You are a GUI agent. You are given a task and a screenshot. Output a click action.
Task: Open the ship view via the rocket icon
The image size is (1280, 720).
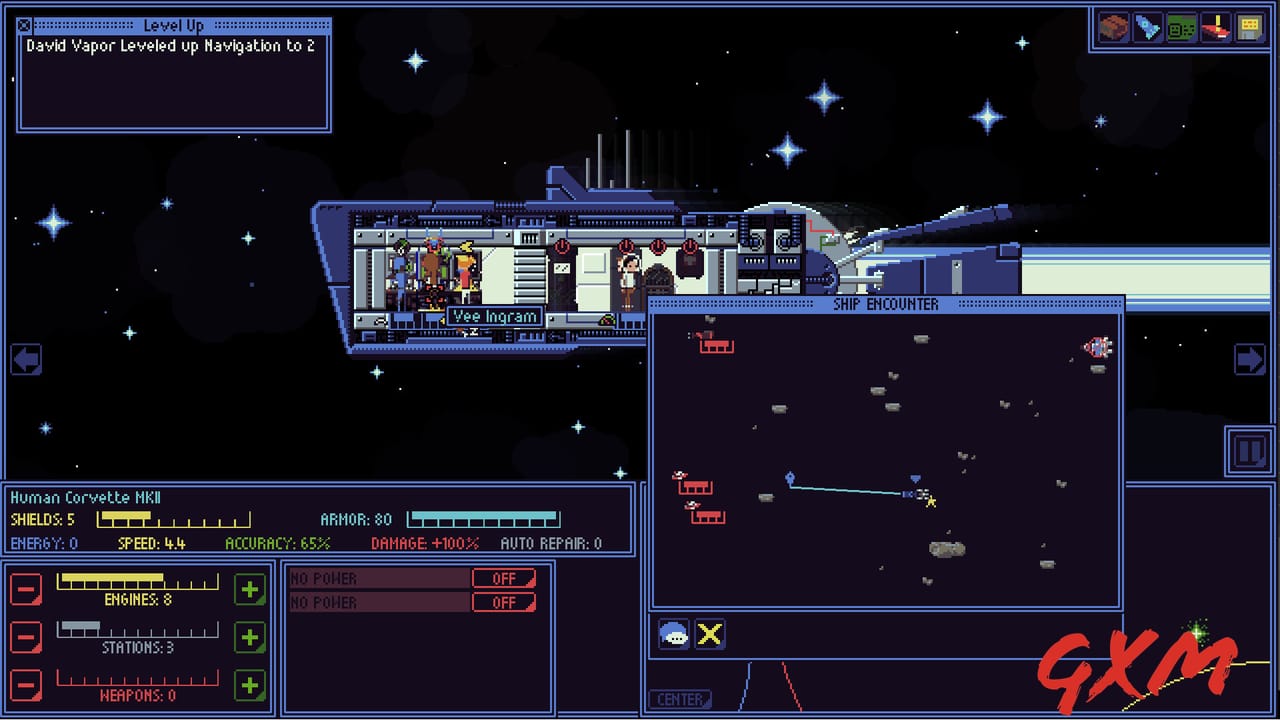1145,27
